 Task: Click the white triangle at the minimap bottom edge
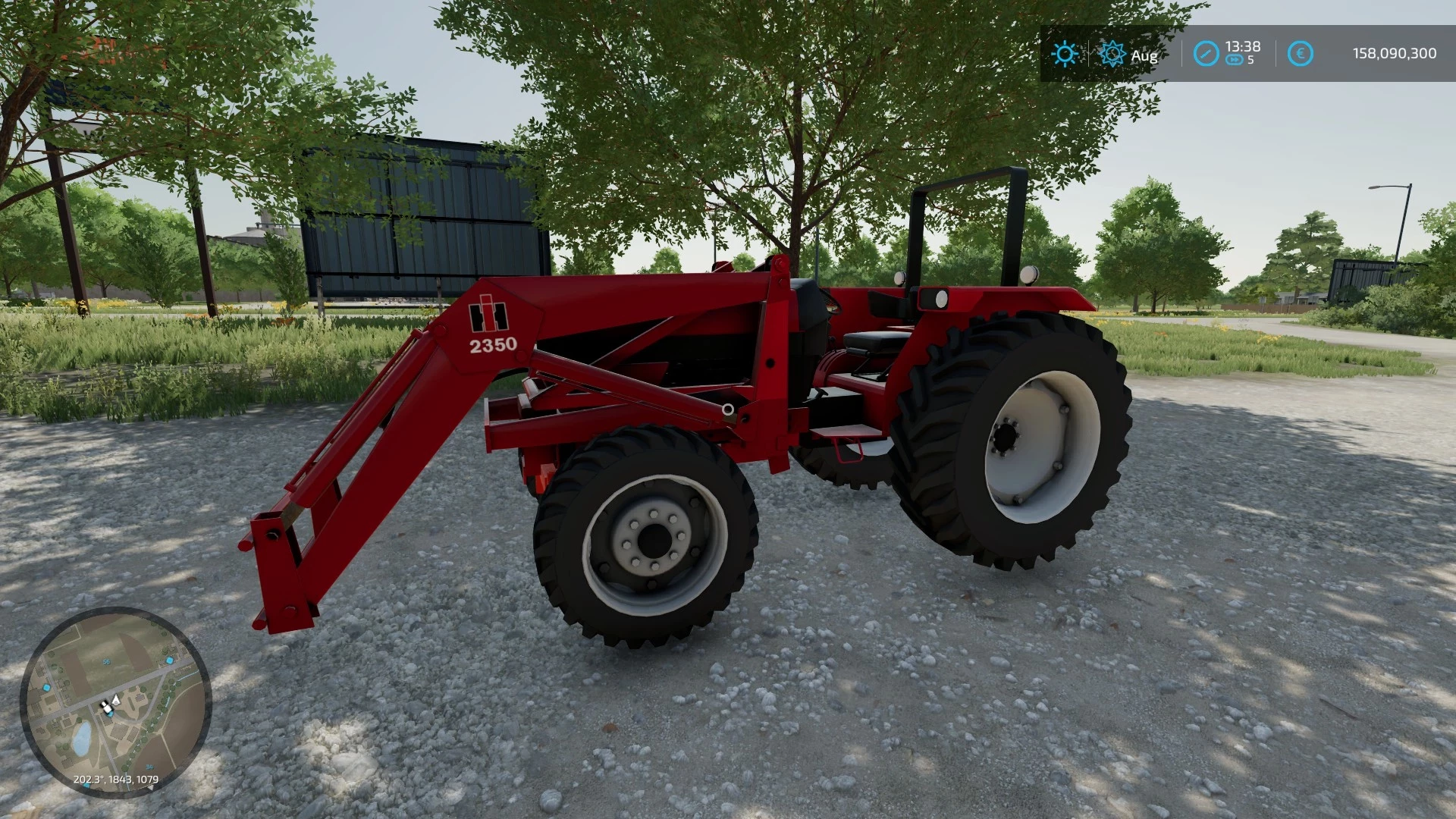151,786
